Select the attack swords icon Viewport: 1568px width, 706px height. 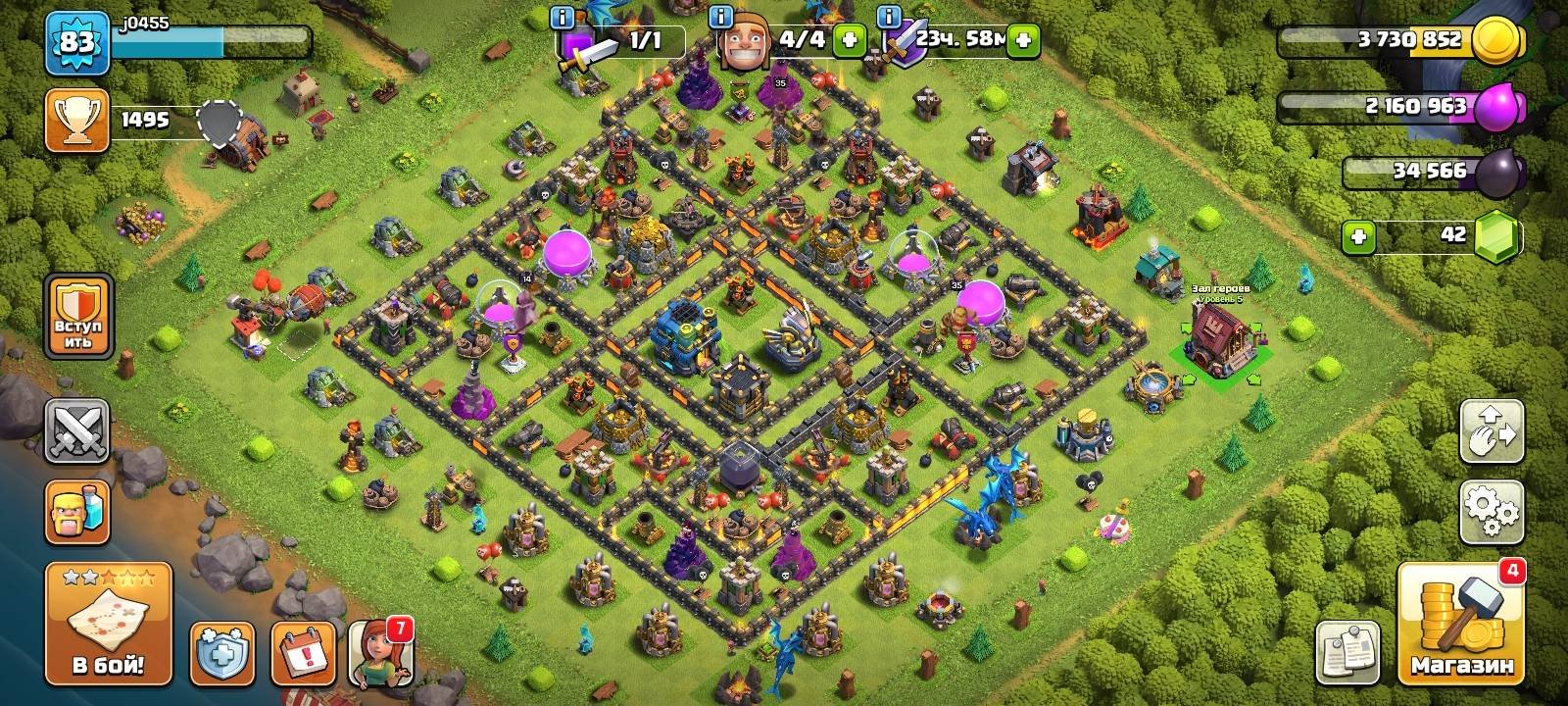(78, 431)
